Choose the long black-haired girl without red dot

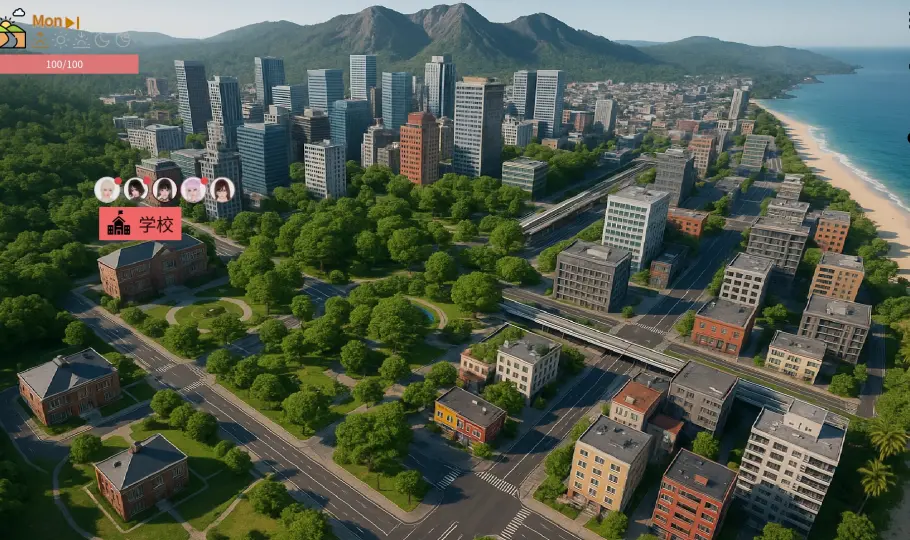click(164, 189)
